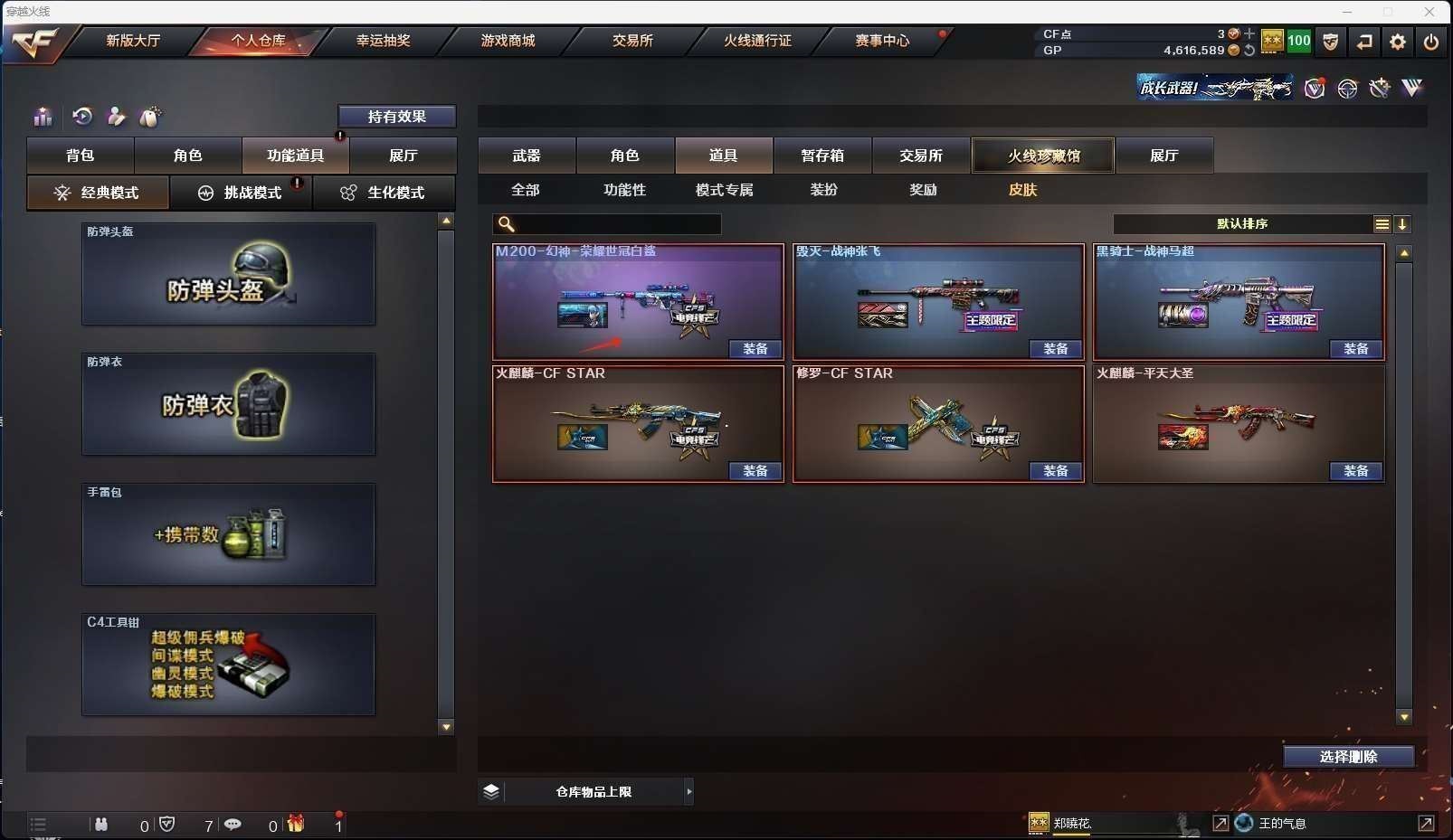Select the C4工具钳 item slot
Image resolution: width=1453 pixels, height=840 pixels.
228,665
